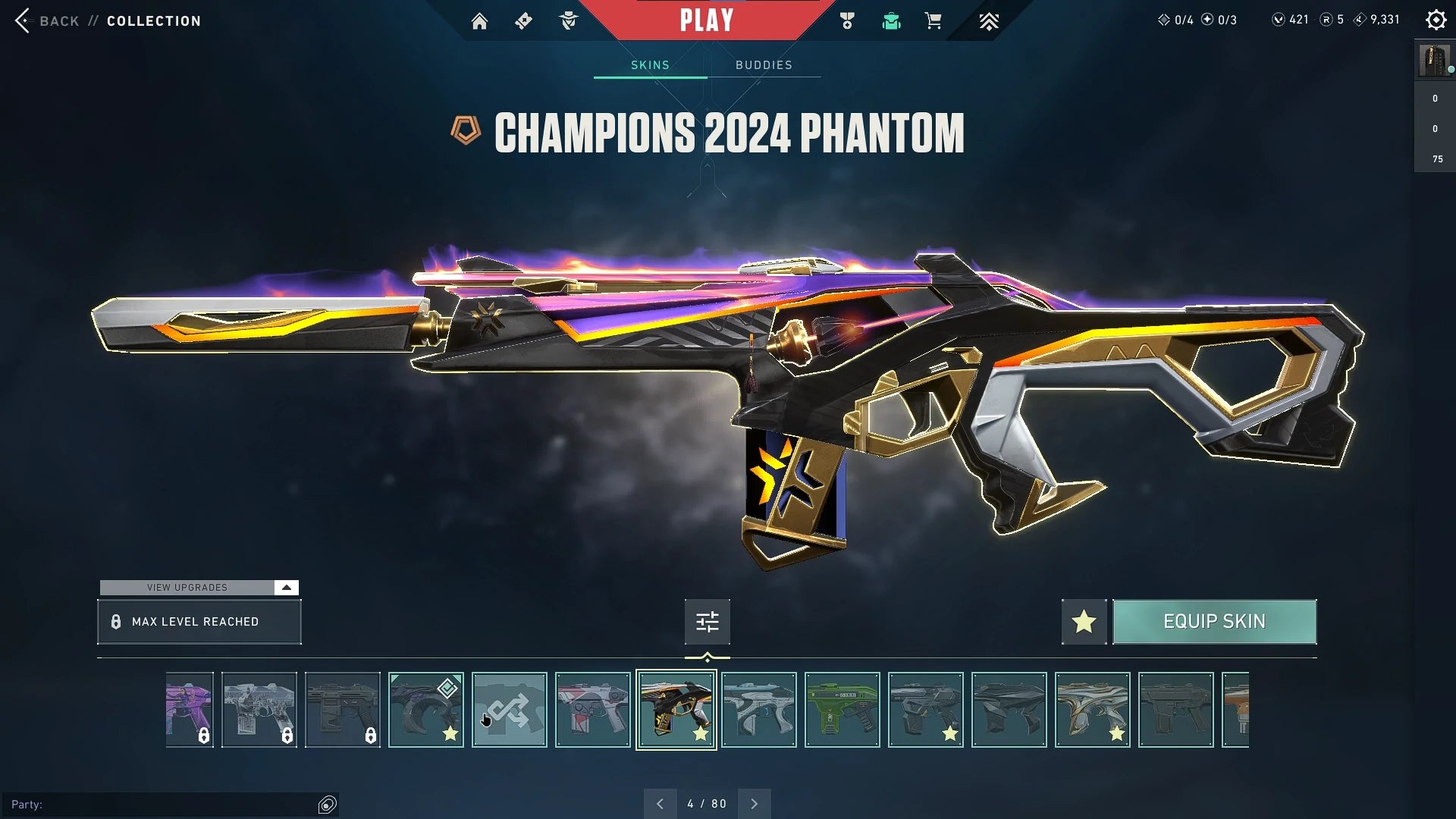Select the Collection backpack icon

891,20
